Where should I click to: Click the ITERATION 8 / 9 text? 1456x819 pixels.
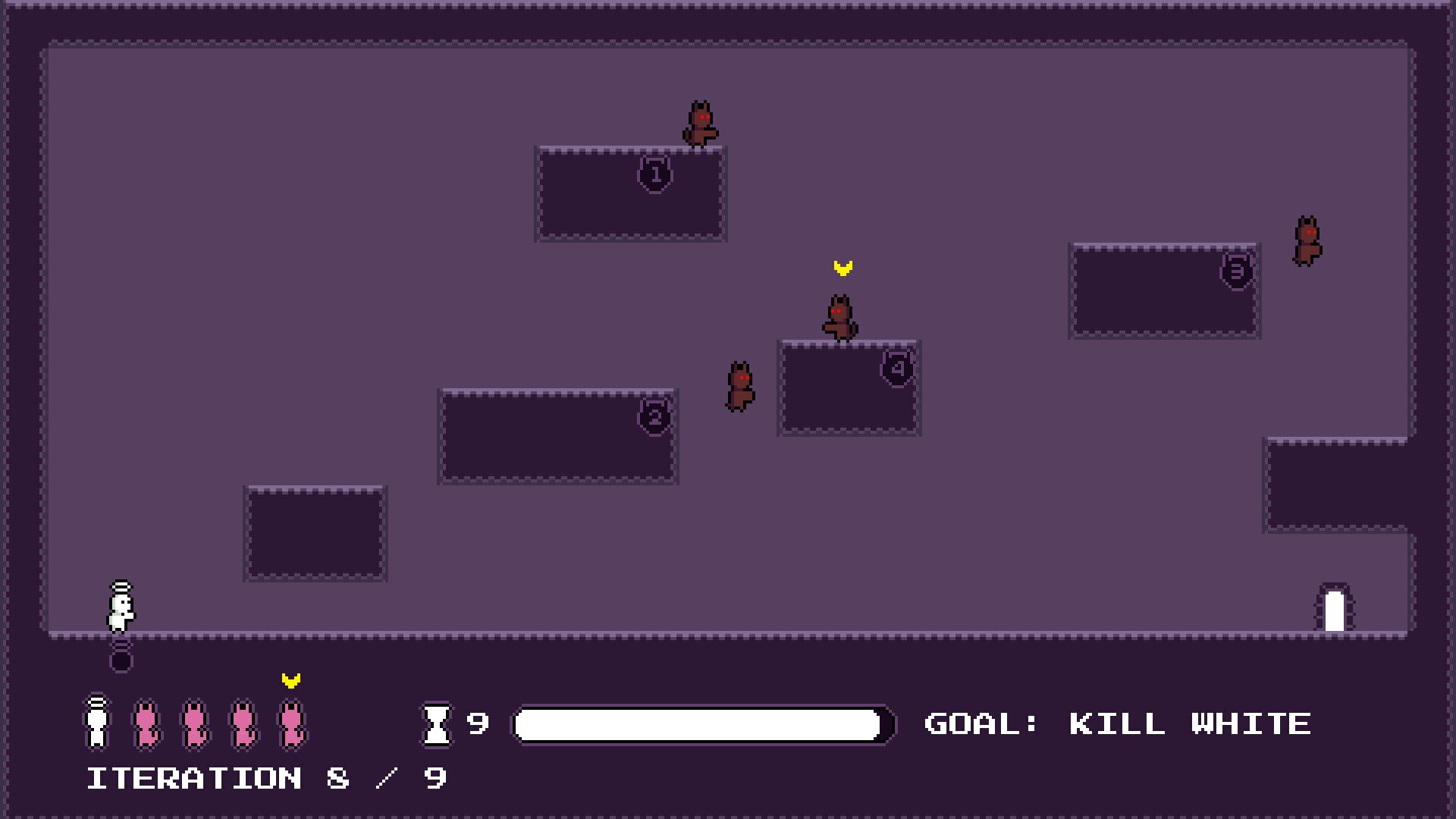click(267, 777)
